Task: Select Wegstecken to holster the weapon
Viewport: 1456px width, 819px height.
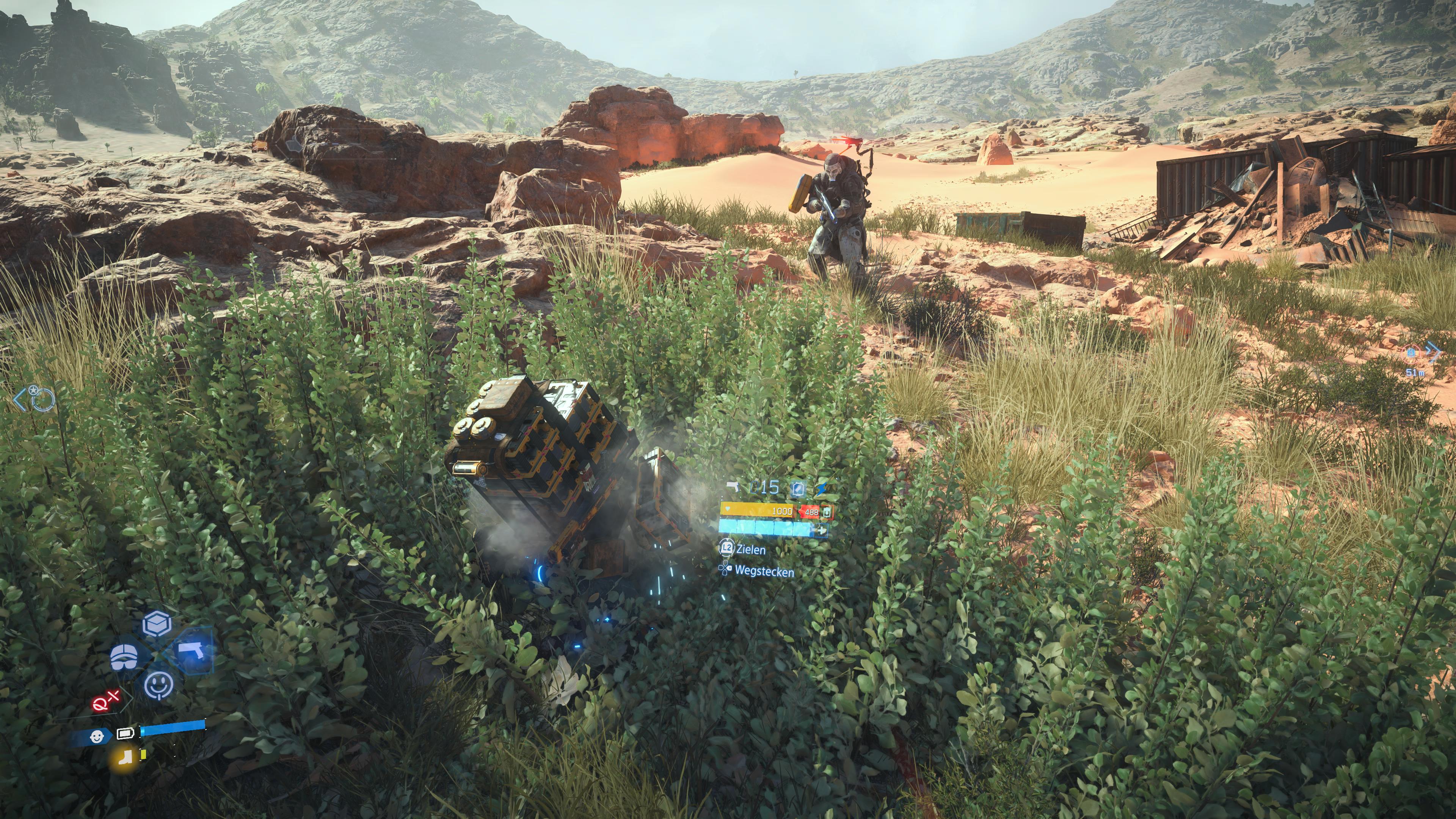Action: pos(764,571)
